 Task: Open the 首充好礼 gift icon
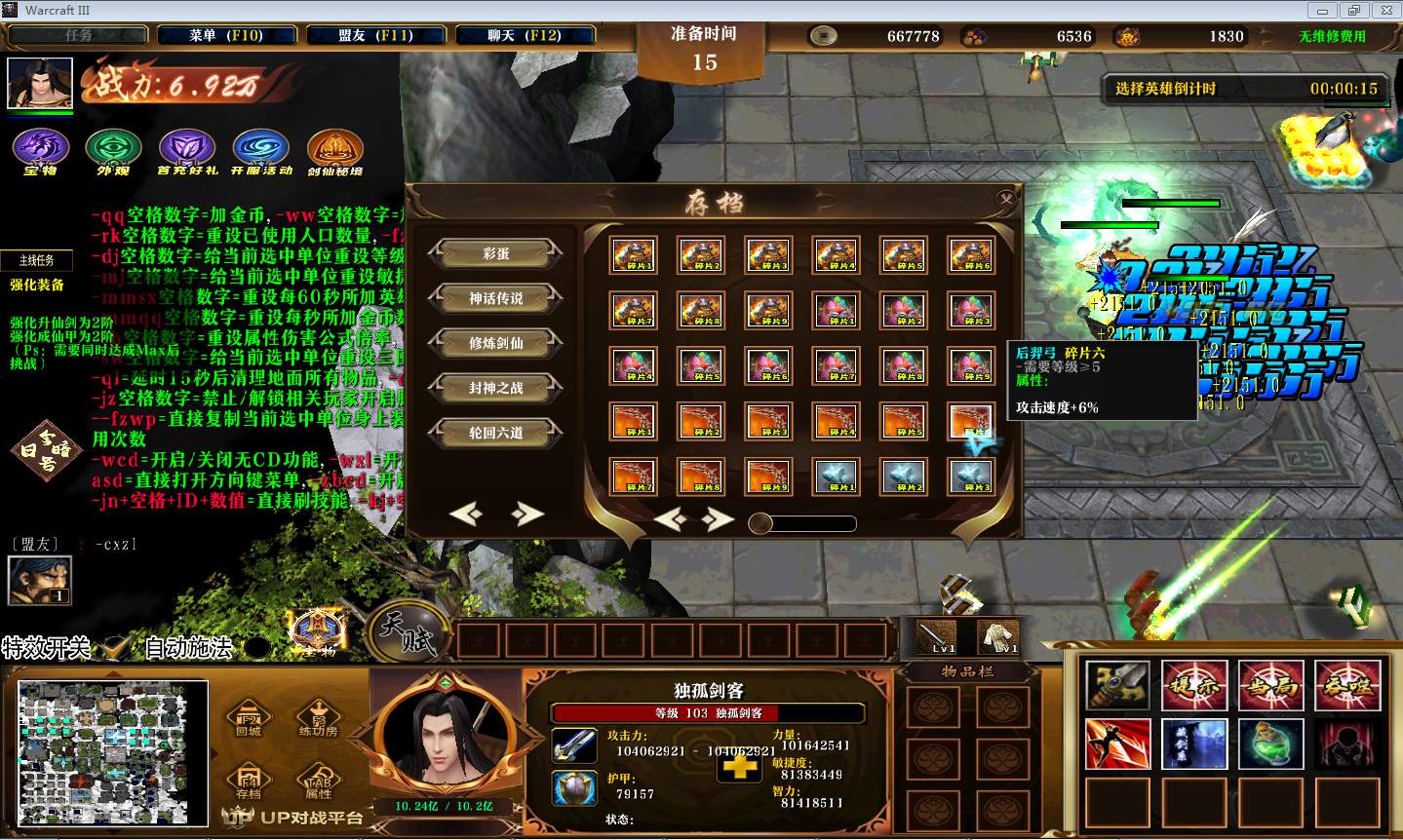(186, 149)
